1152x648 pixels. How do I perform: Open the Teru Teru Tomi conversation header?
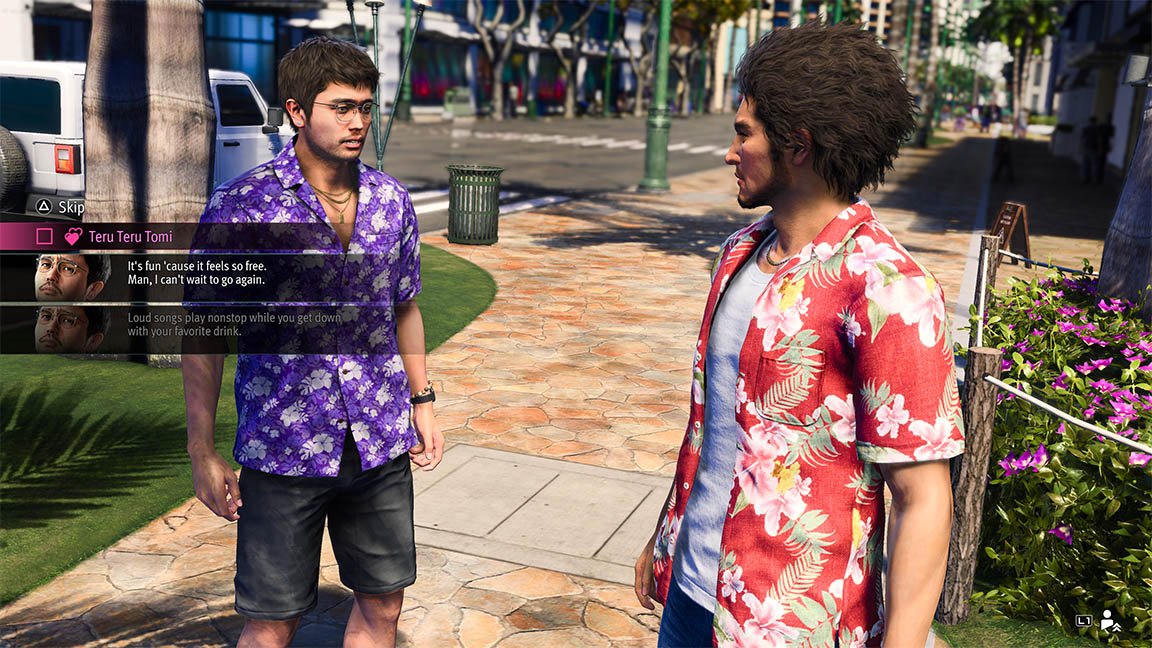point(128,237)
